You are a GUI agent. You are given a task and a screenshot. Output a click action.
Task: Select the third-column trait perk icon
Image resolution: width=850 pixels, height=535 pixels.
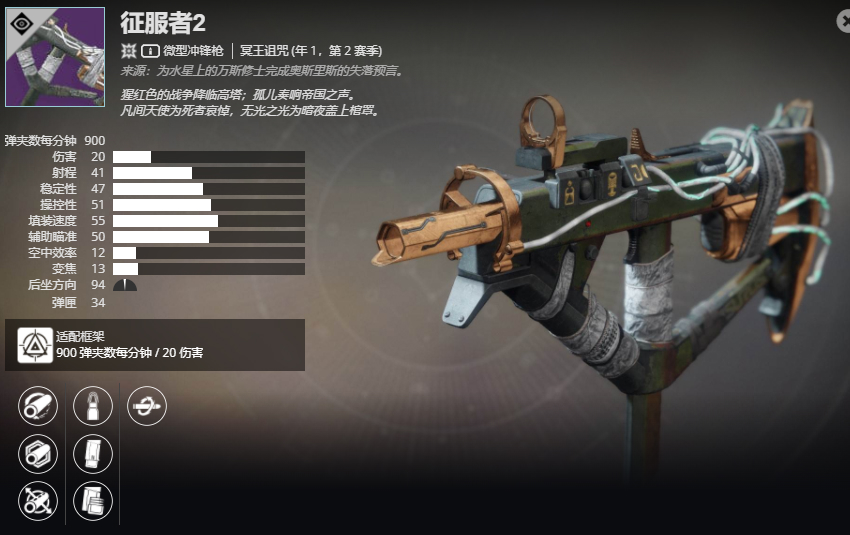[x=148, y=406]
